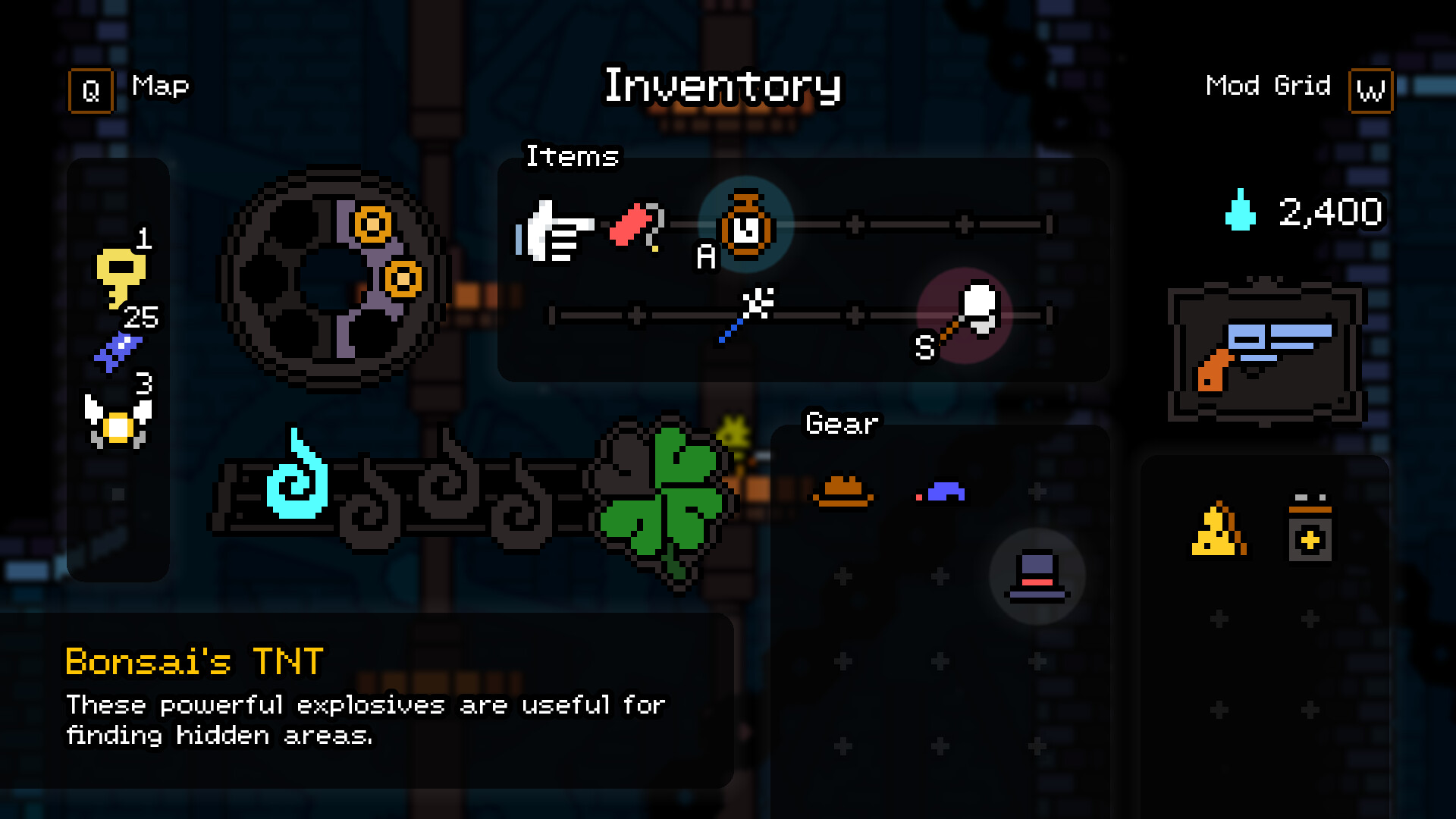
Task: Open the Map via the Q button
Action: [x=90, y=89]
